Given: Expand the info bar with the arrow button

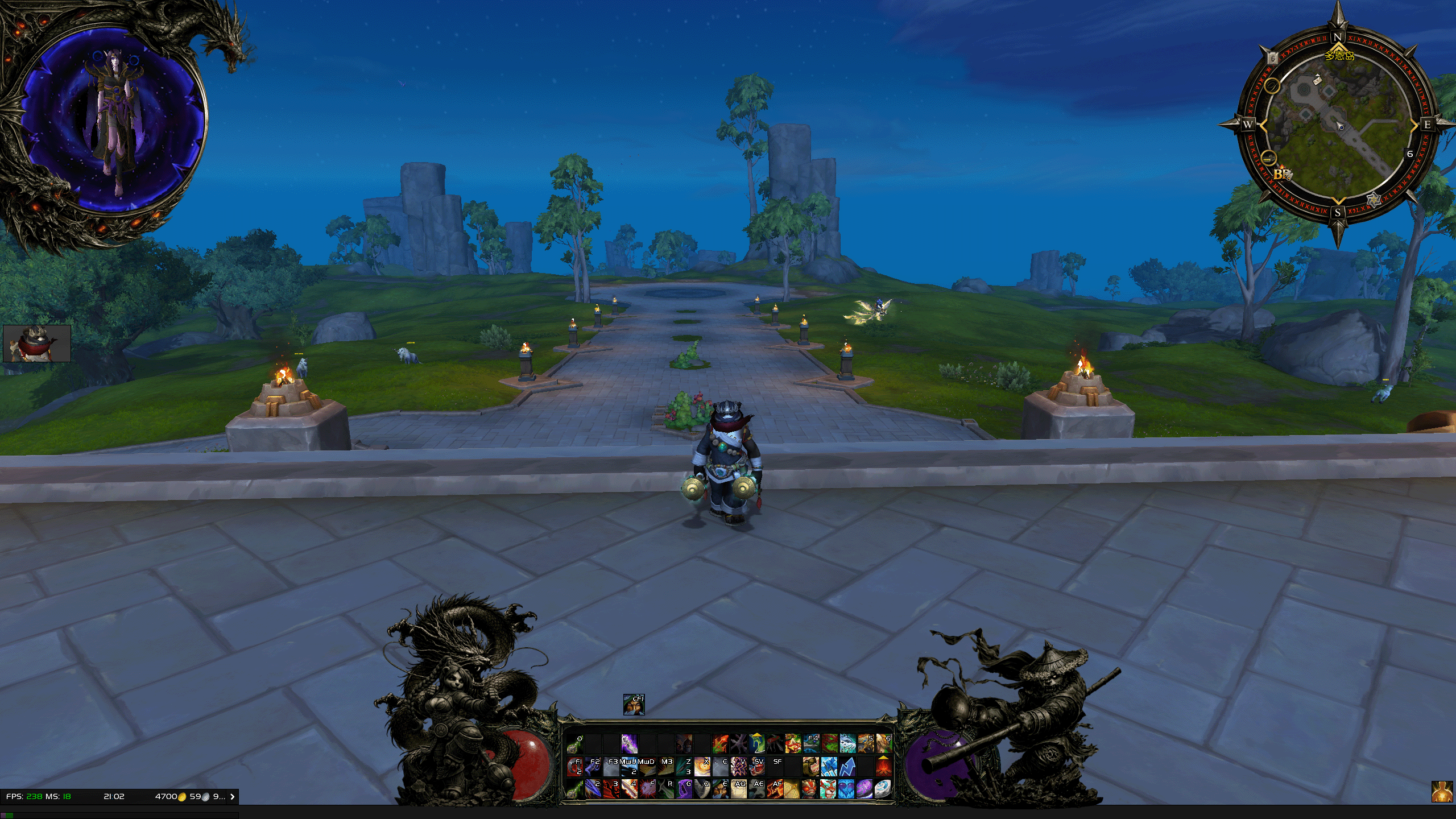Looking at the screenshot, I should 232,797.
